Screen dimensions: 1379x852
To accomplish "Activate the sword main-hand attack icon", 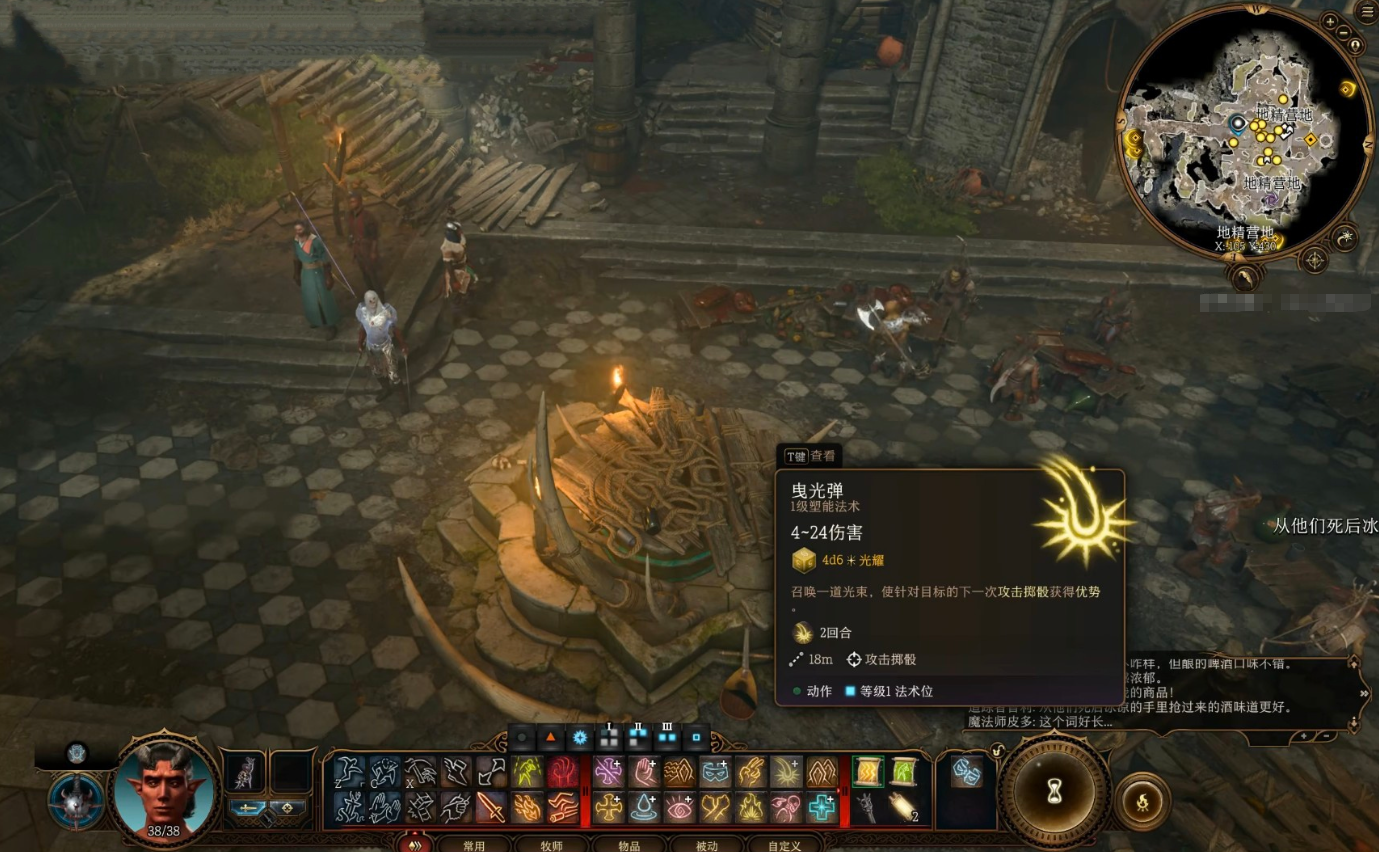I will point(491,807).
